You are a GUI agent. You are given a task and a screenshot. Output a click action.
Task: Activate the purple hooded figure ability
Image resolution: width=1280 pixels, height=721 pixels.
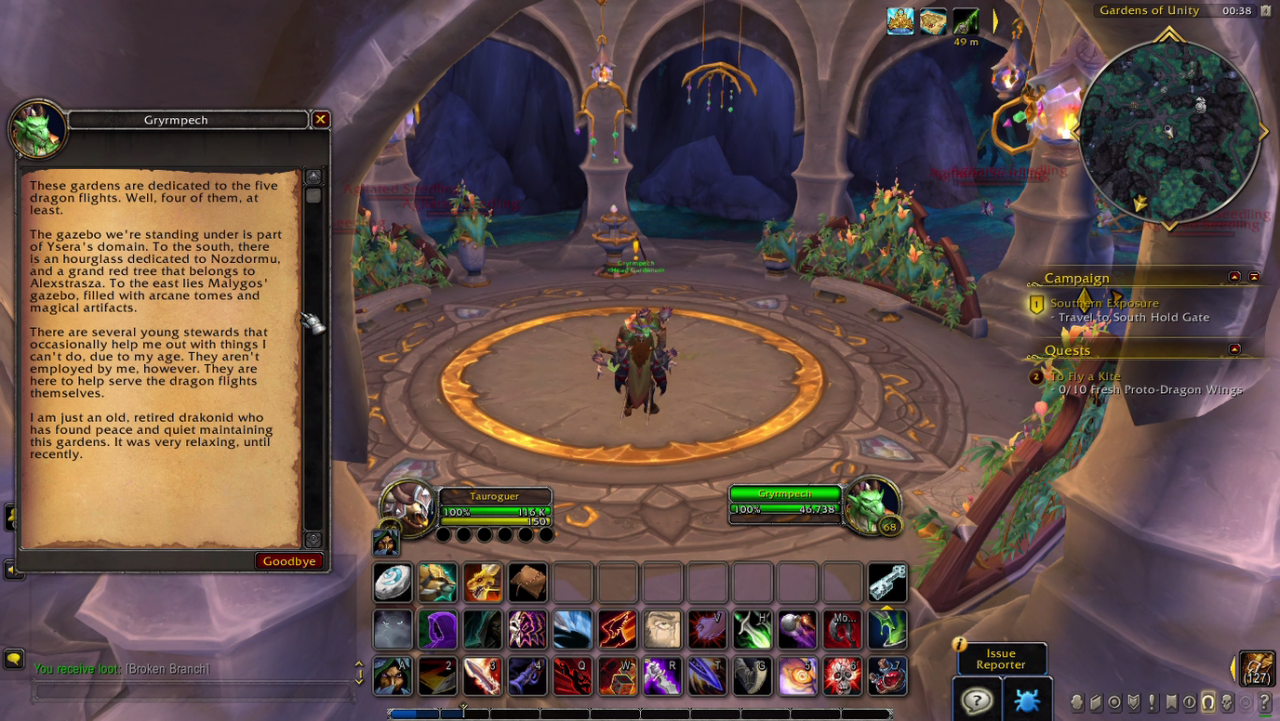pos(437,629)
